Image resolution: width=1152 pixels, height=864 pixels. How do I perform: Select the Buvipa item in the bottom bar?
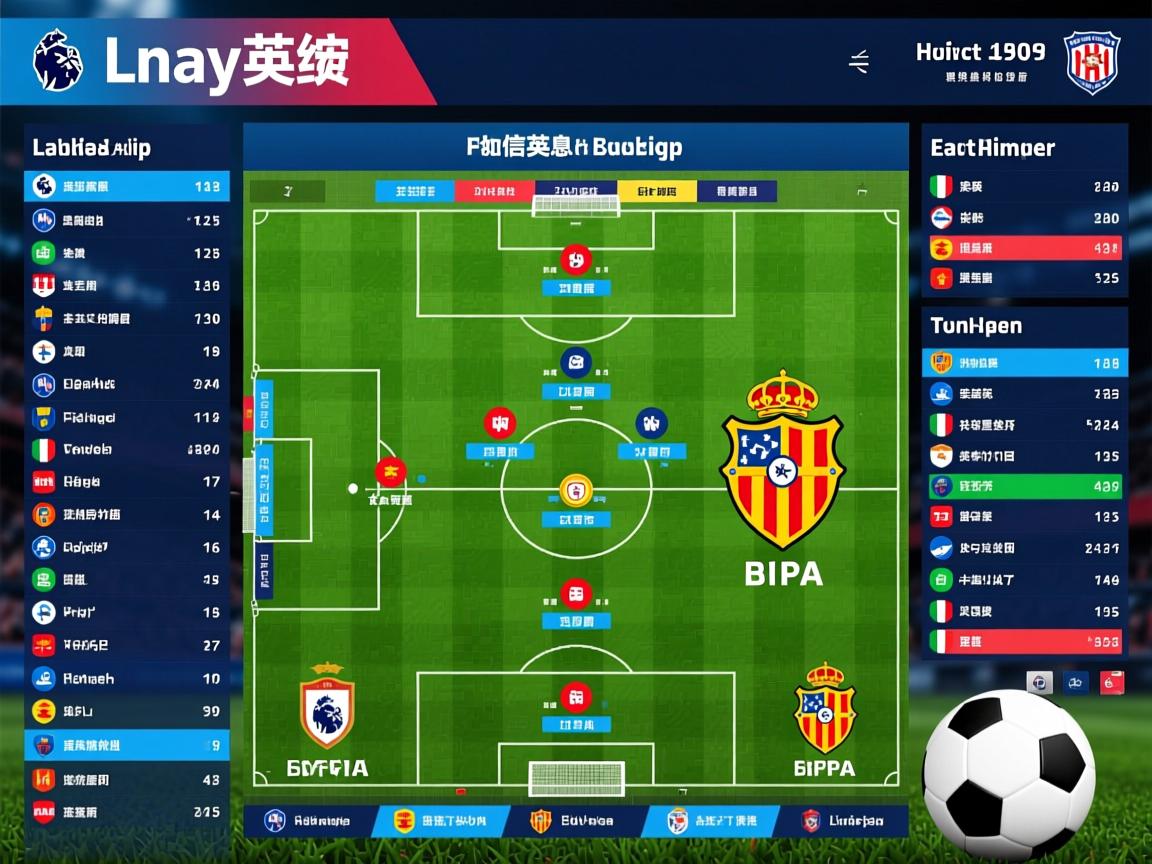[573, 821]
